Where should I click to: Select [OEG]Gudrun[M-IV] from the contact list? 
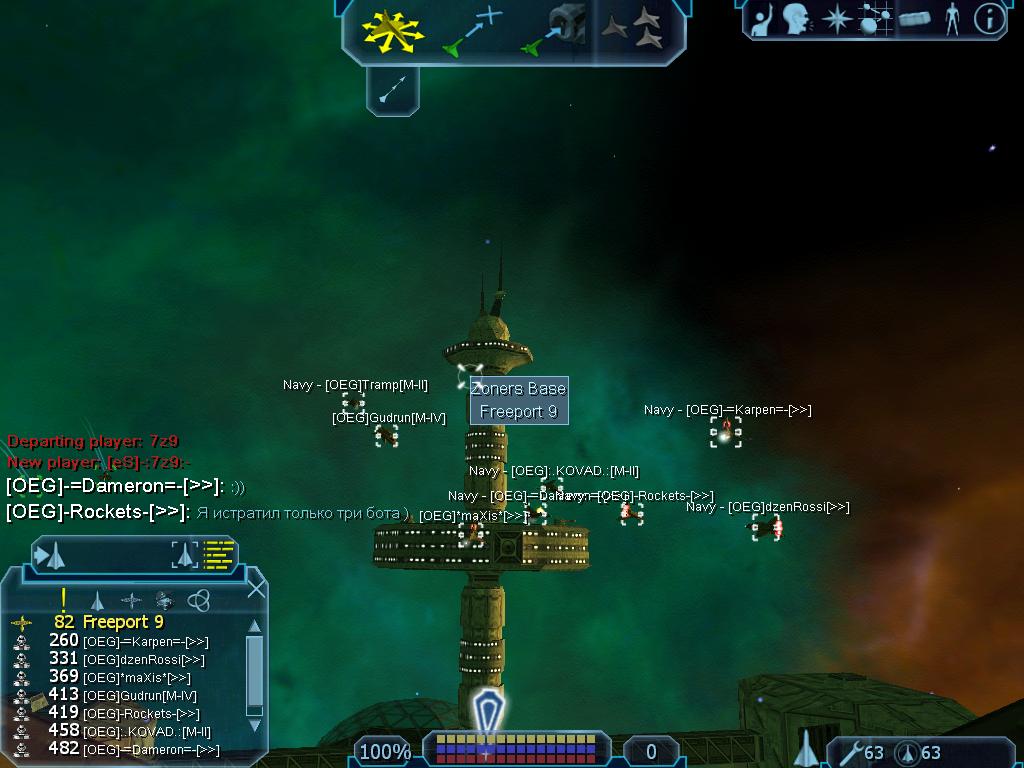coord(139,695)
